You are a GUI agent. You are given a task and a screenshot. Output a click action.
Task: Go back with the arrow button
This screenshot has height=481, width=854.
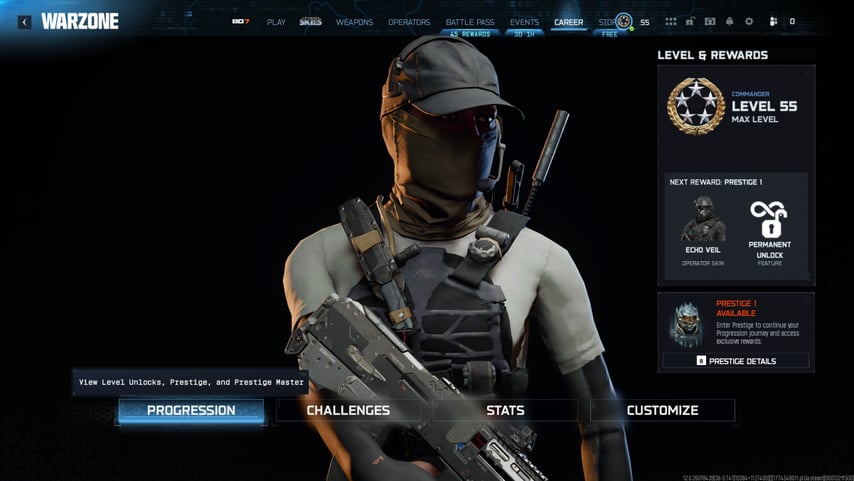coord(25,22)
